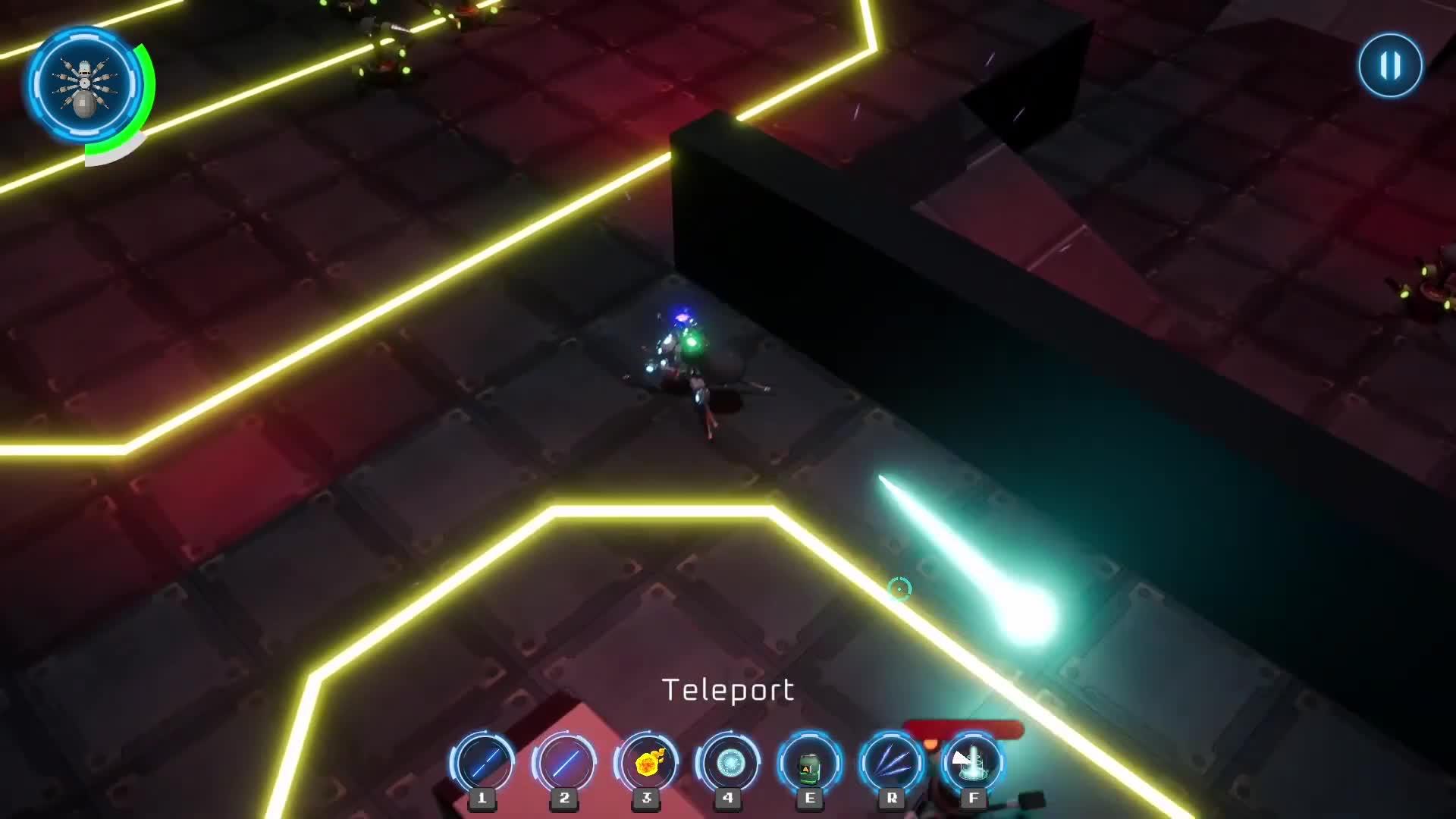The image size is (1456, 819).
Task: Pause the game with the top-right button
Action: coord(1390,65)
